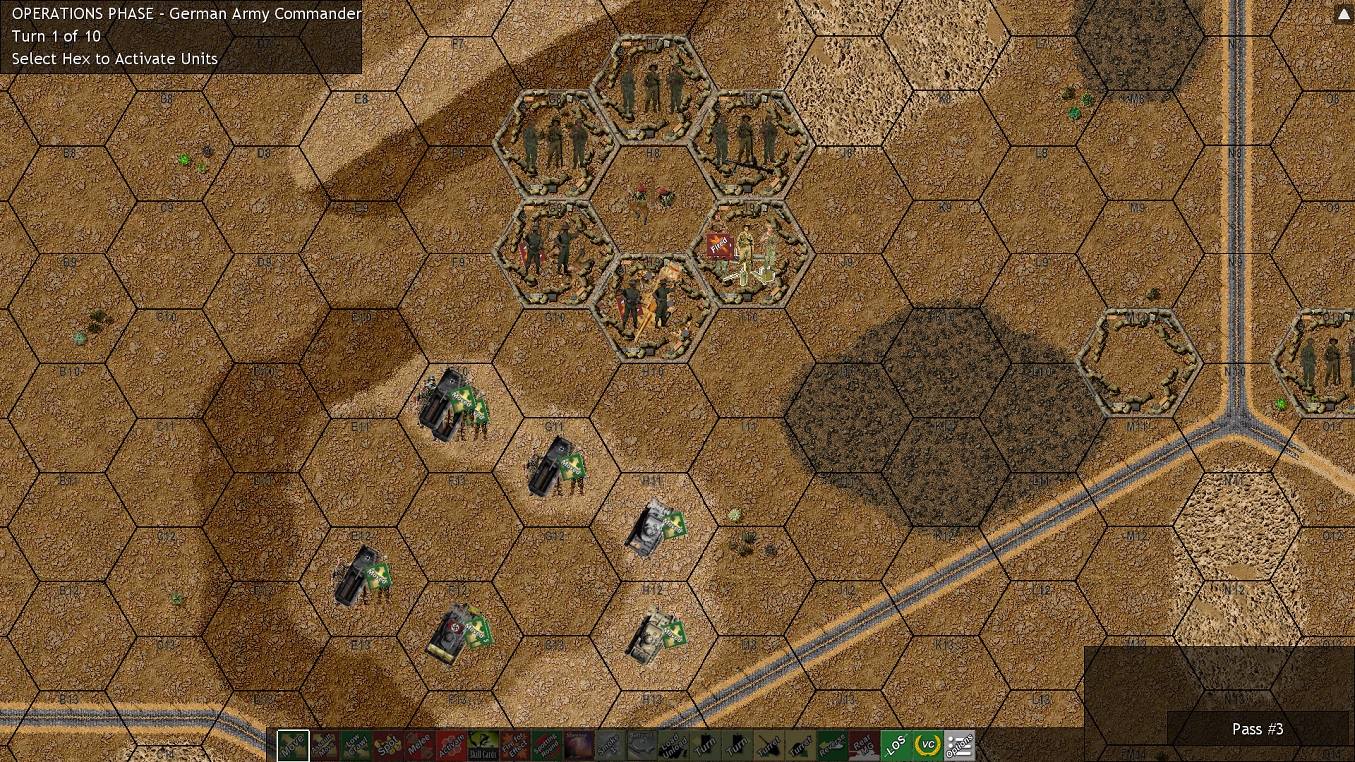Select the Activate action

[x=452, y=745]
